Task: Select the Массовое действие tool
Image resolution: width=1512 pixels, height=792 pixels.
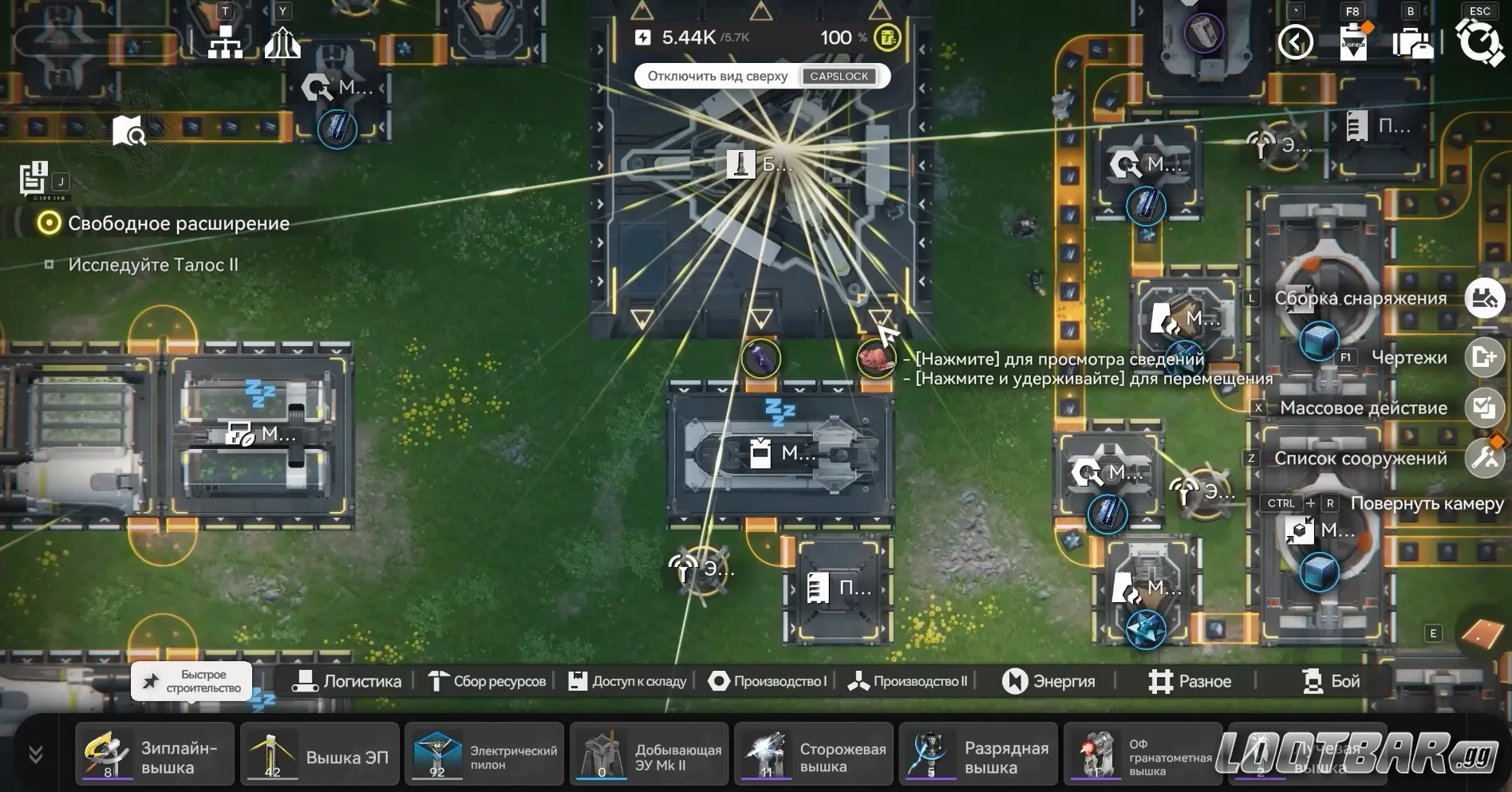Action: click(1486, 408)
